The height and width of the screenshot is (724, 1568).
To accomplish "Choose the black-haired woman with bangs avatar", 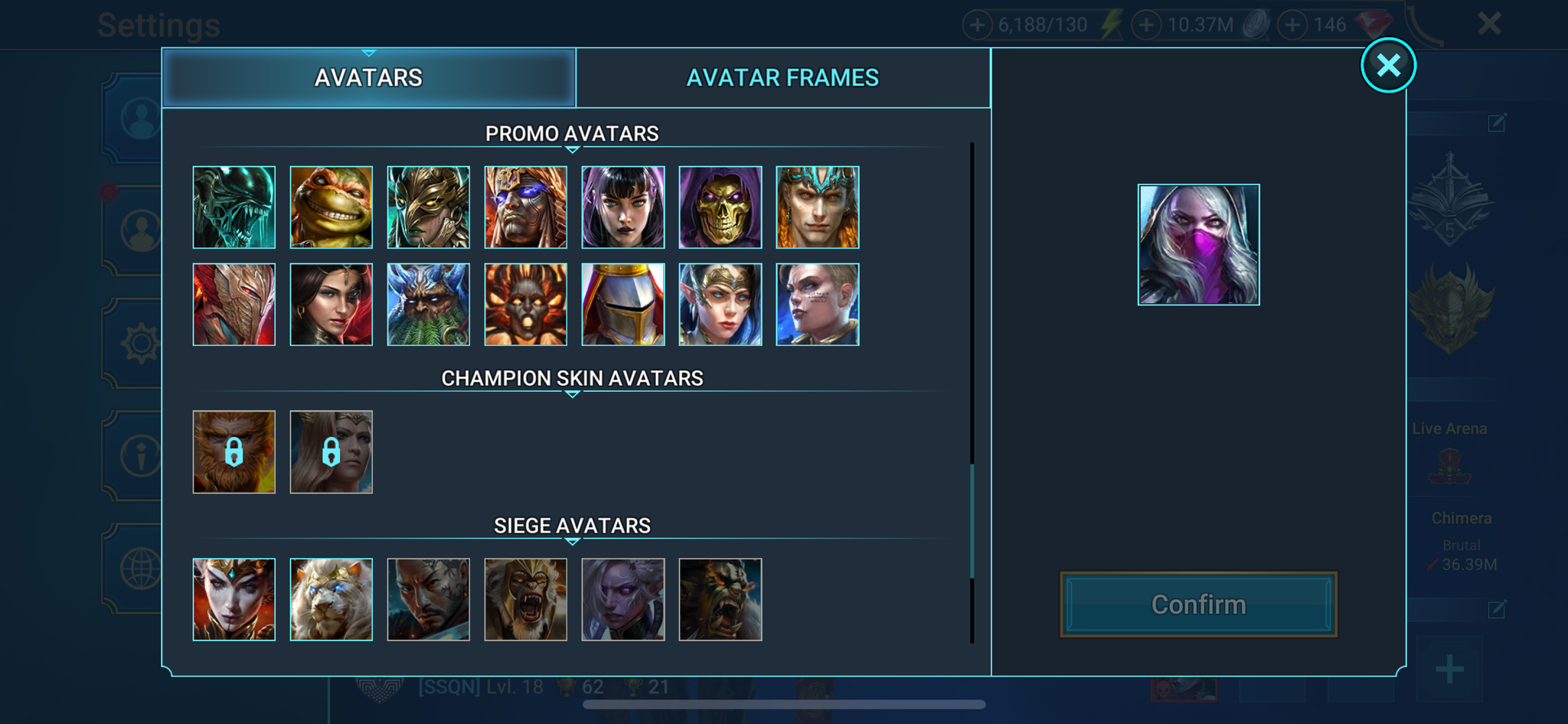I will (623, 207).
